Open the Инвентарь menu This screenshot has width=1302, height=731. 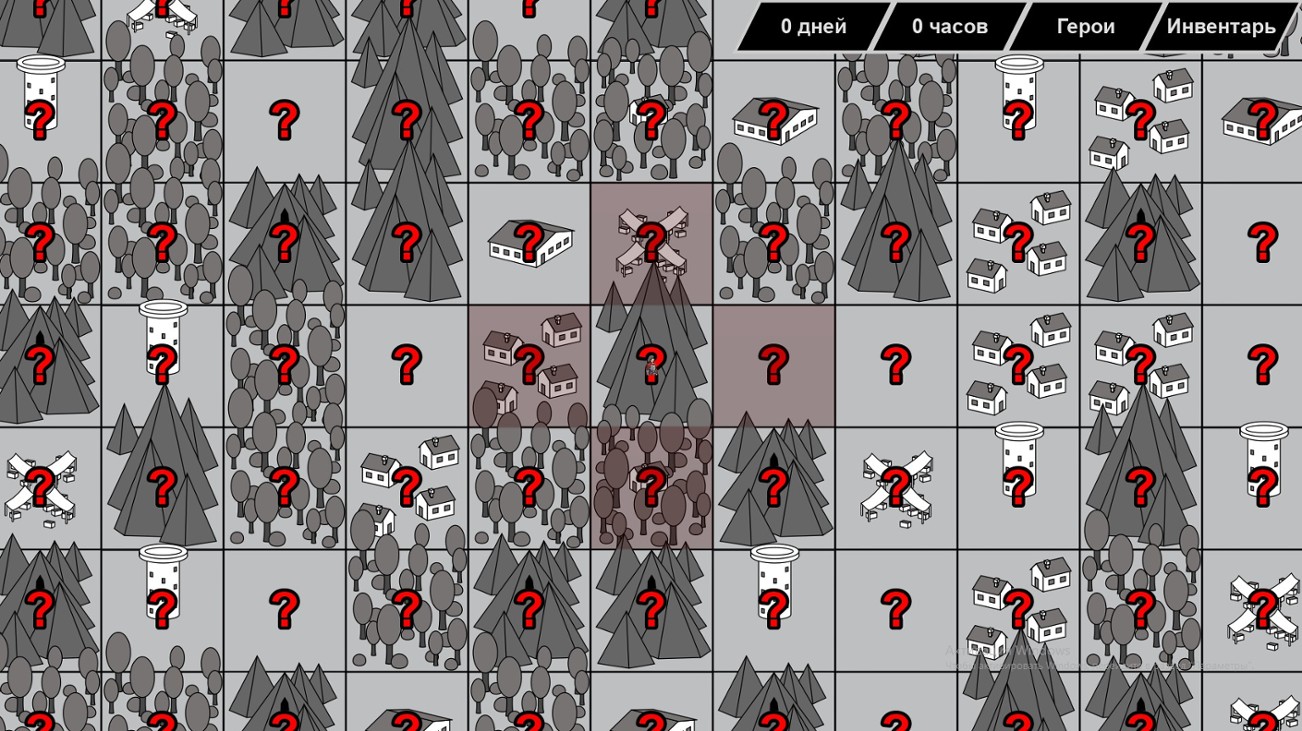(1220, 27)
